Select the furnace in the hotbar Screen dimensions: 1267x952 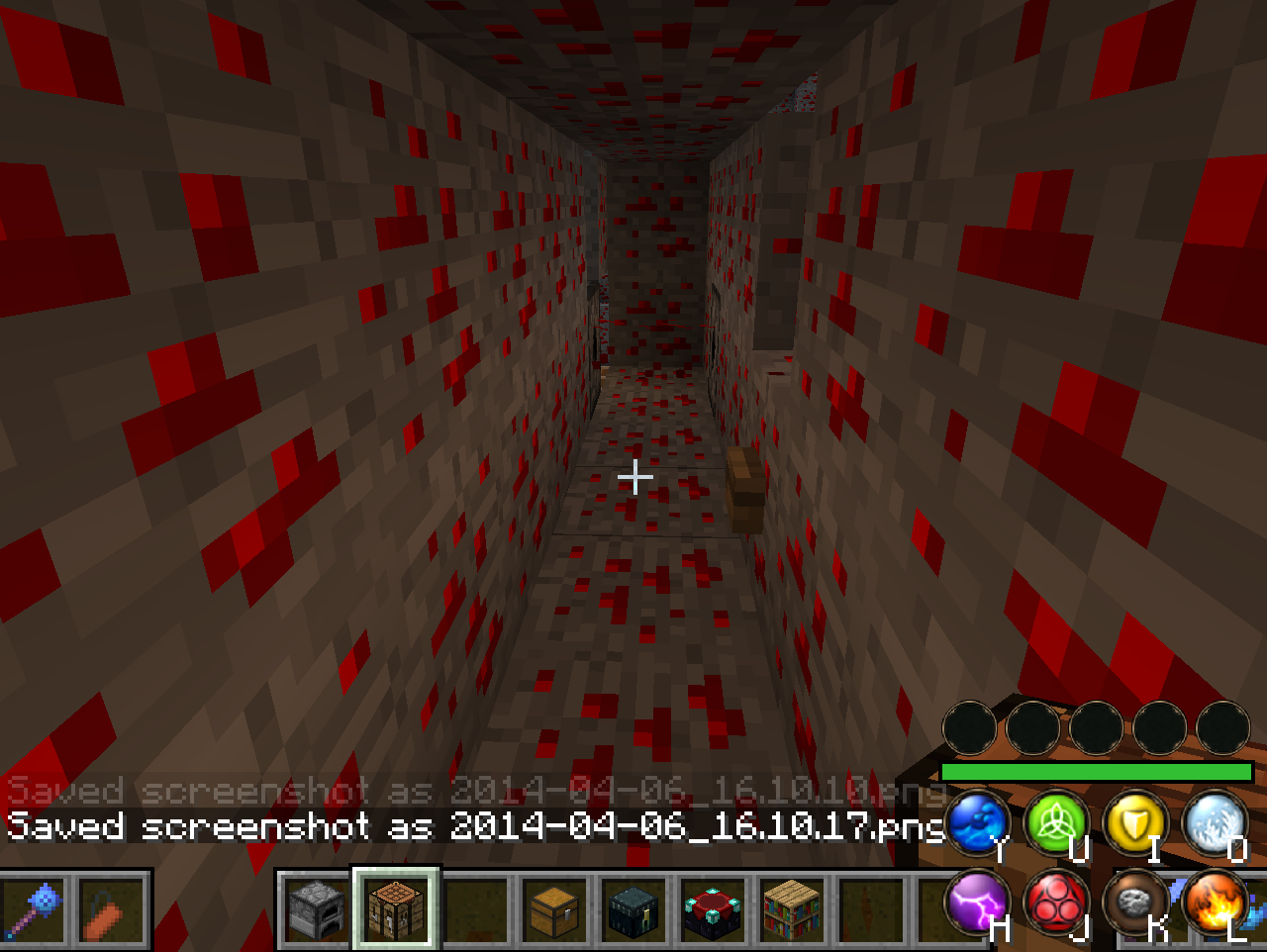pyautogui.click(x=315, y=912)
